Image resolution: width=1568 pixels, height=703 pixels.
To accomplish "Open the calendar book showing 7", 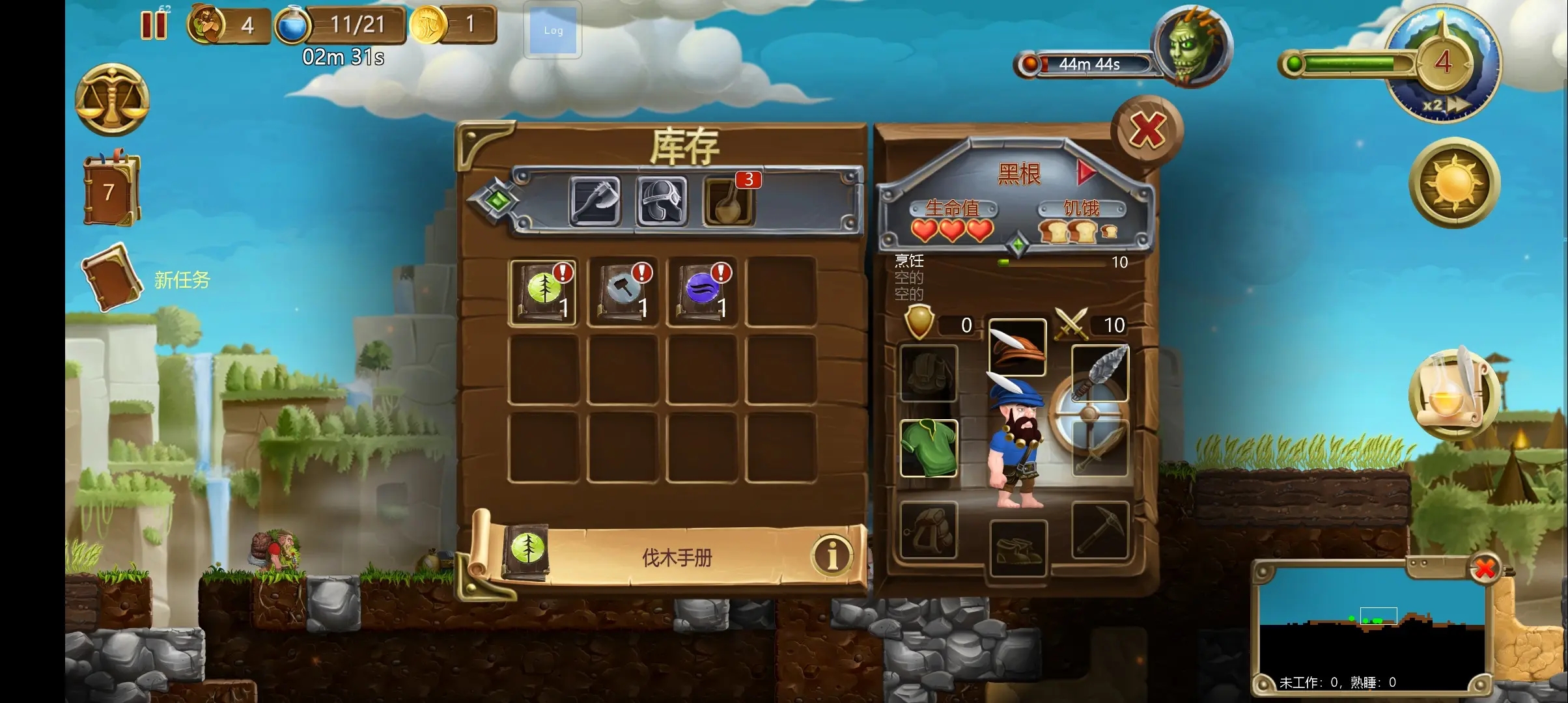I will (111, 190).
